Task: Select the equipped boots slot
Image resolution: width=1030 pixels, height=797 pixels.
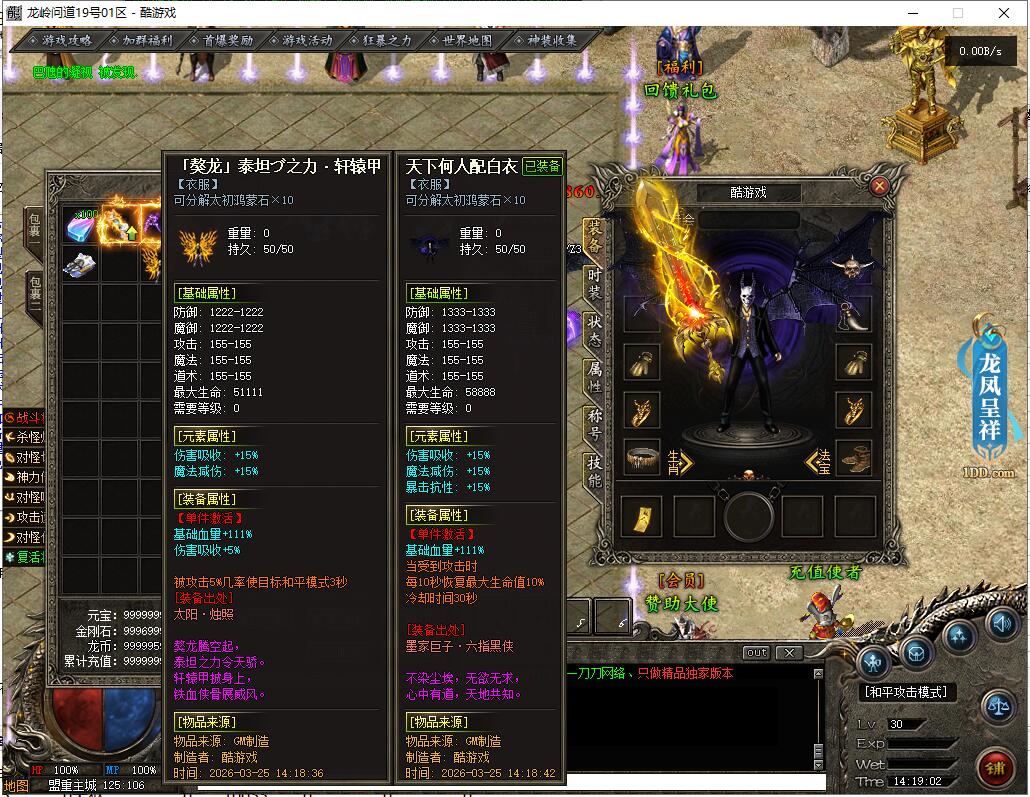Action: pyautogui.click(x=853, y=459)
